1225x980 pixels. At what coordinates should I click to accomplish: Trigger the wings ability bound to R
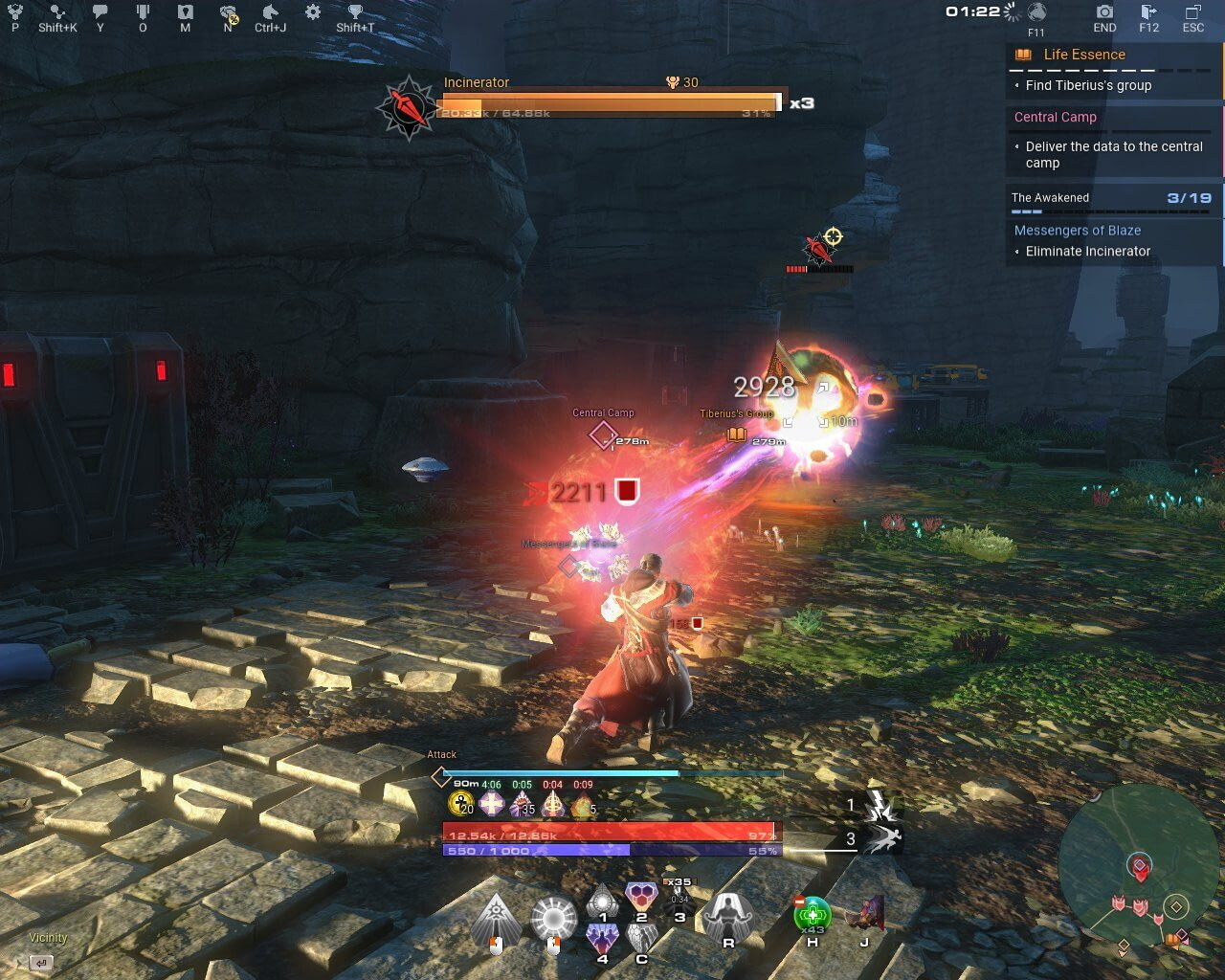729,916
